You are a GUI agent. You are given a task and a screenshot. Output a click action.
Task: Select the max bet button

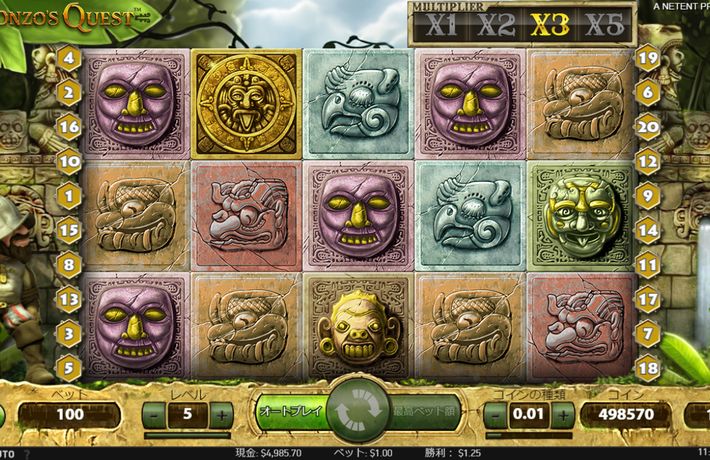(x=423, y=411)
